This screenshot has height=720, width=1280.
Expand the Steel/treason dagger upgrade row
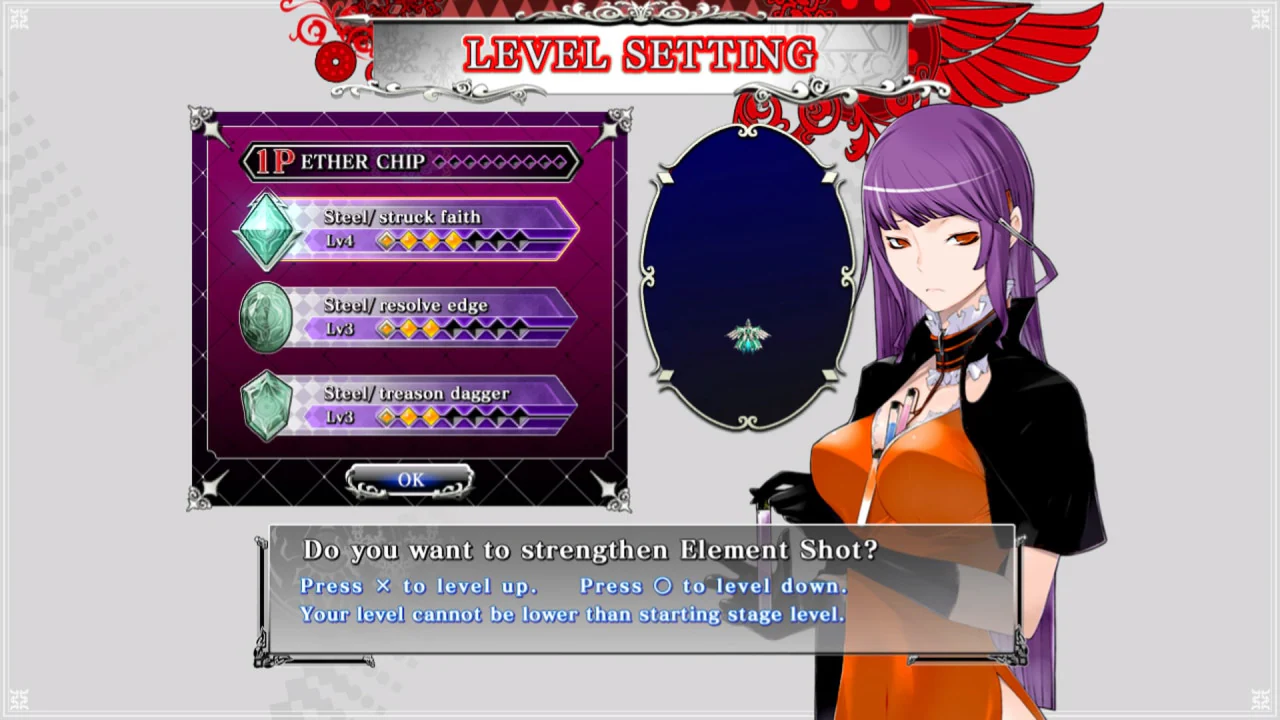pos(440,405)
